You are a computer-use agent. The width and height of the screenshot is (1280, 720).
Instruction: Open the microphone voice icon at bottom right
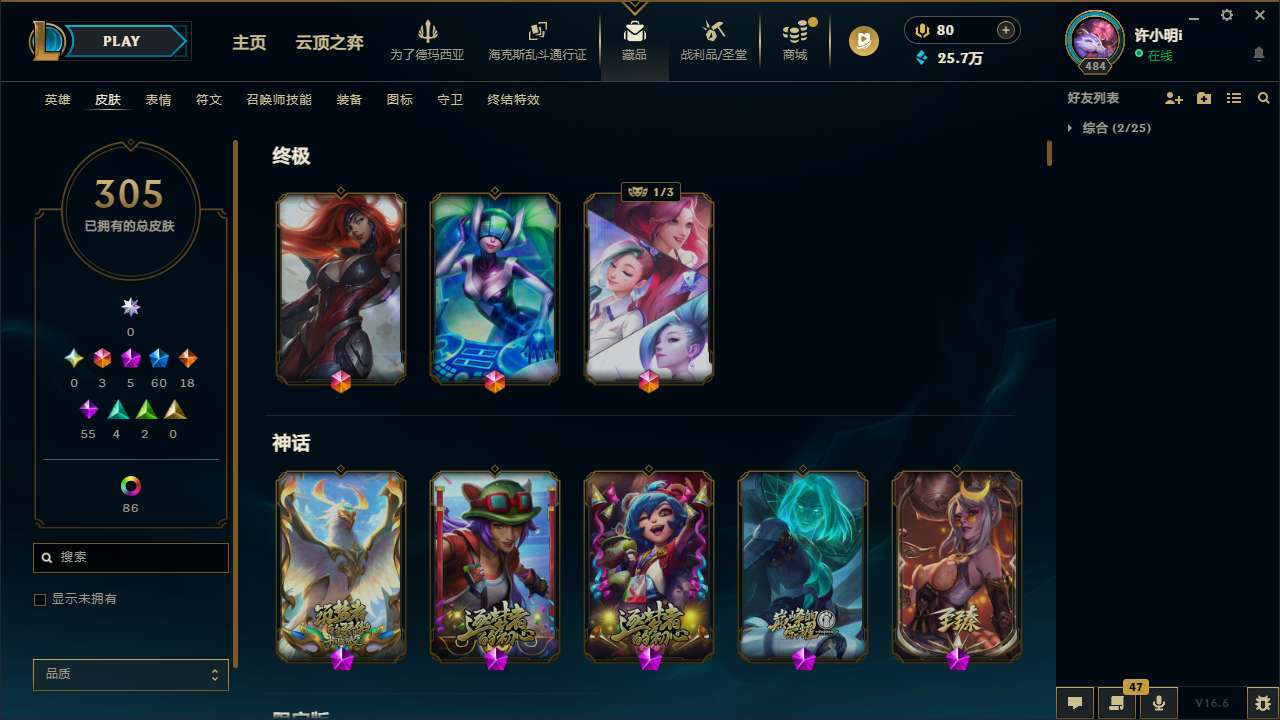pos(1159,702)
